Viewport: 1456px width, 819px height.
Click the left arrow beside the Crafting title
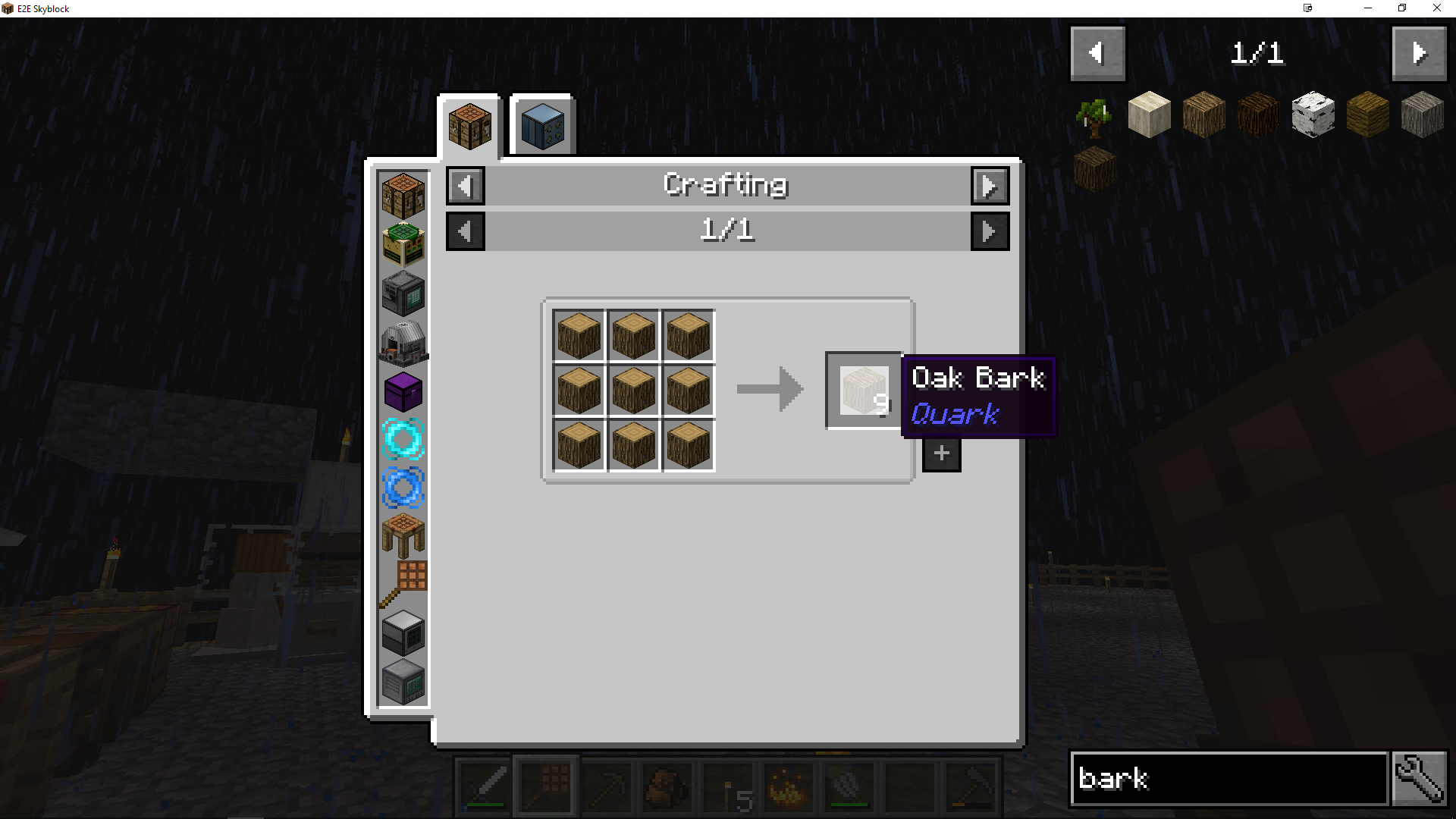click(x=465, y=185)
